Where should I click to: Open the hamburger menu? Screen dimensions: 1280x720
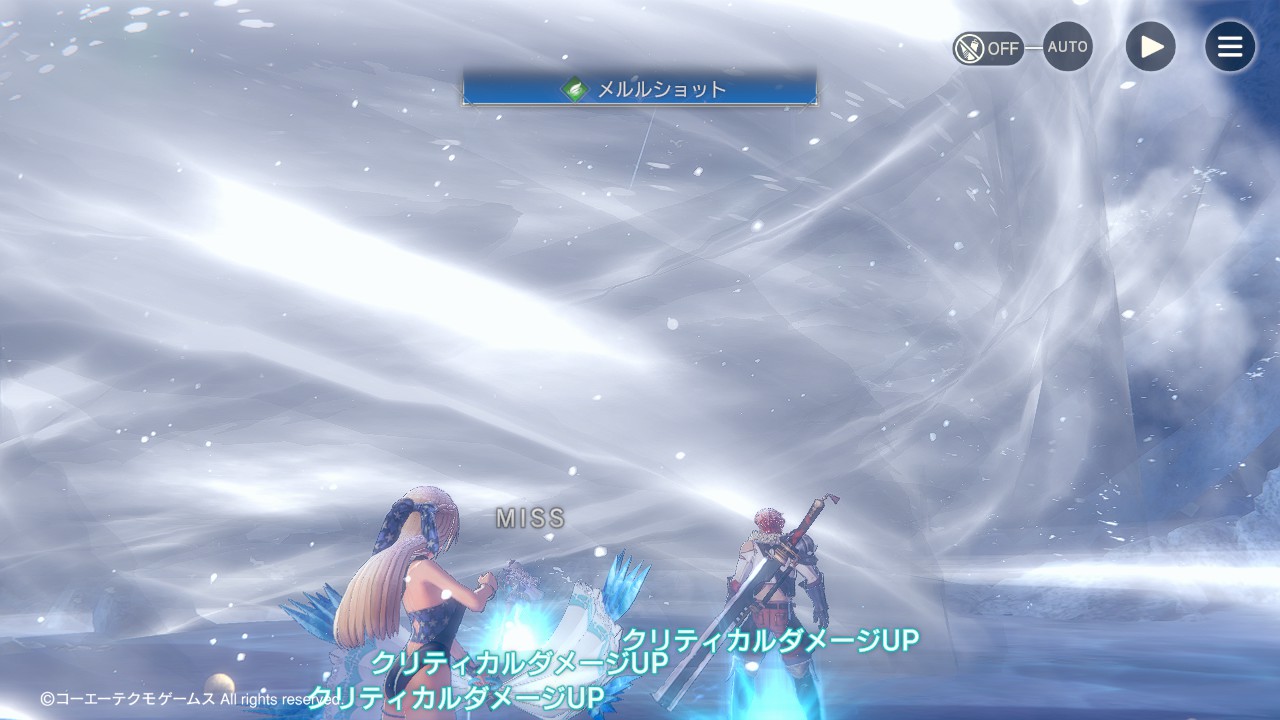tap(1230, 47)
